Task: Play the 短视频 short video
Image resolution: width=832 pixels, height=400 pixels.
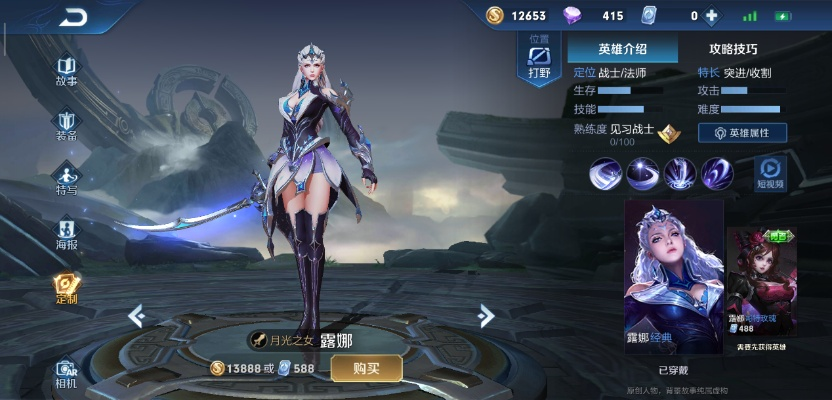Action: point(770,174)
